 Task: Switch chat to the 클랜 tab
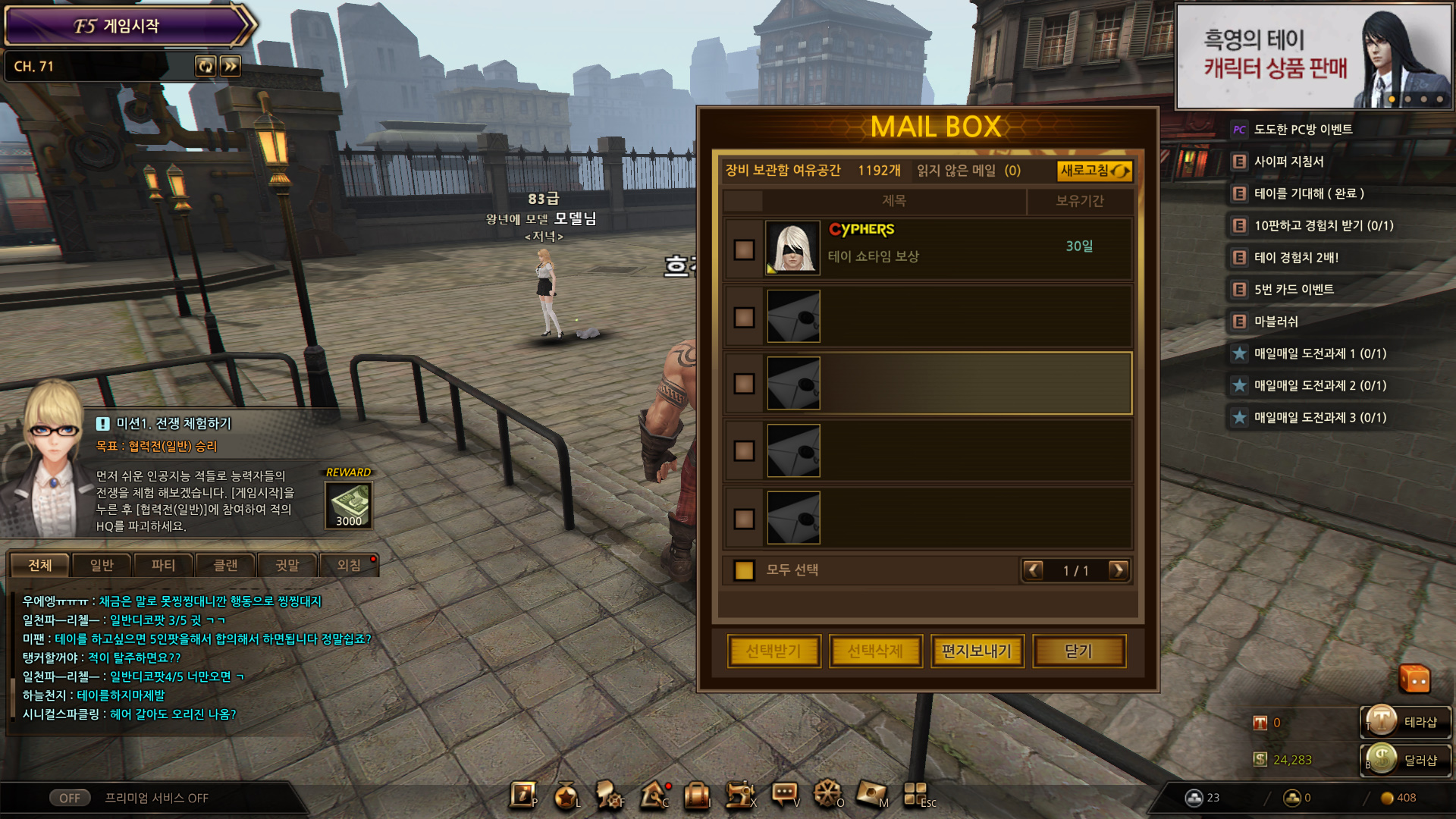click(225, 565)
